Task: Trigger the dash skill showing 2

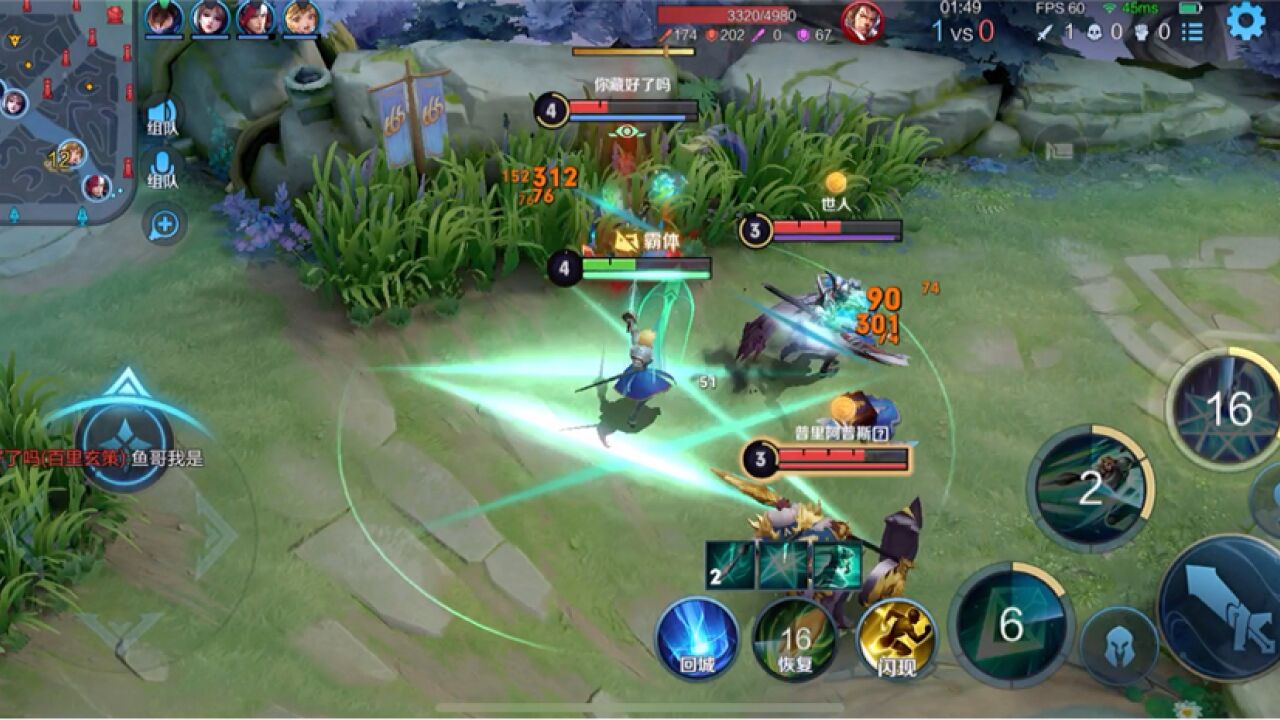Action: coord(1090,488)
